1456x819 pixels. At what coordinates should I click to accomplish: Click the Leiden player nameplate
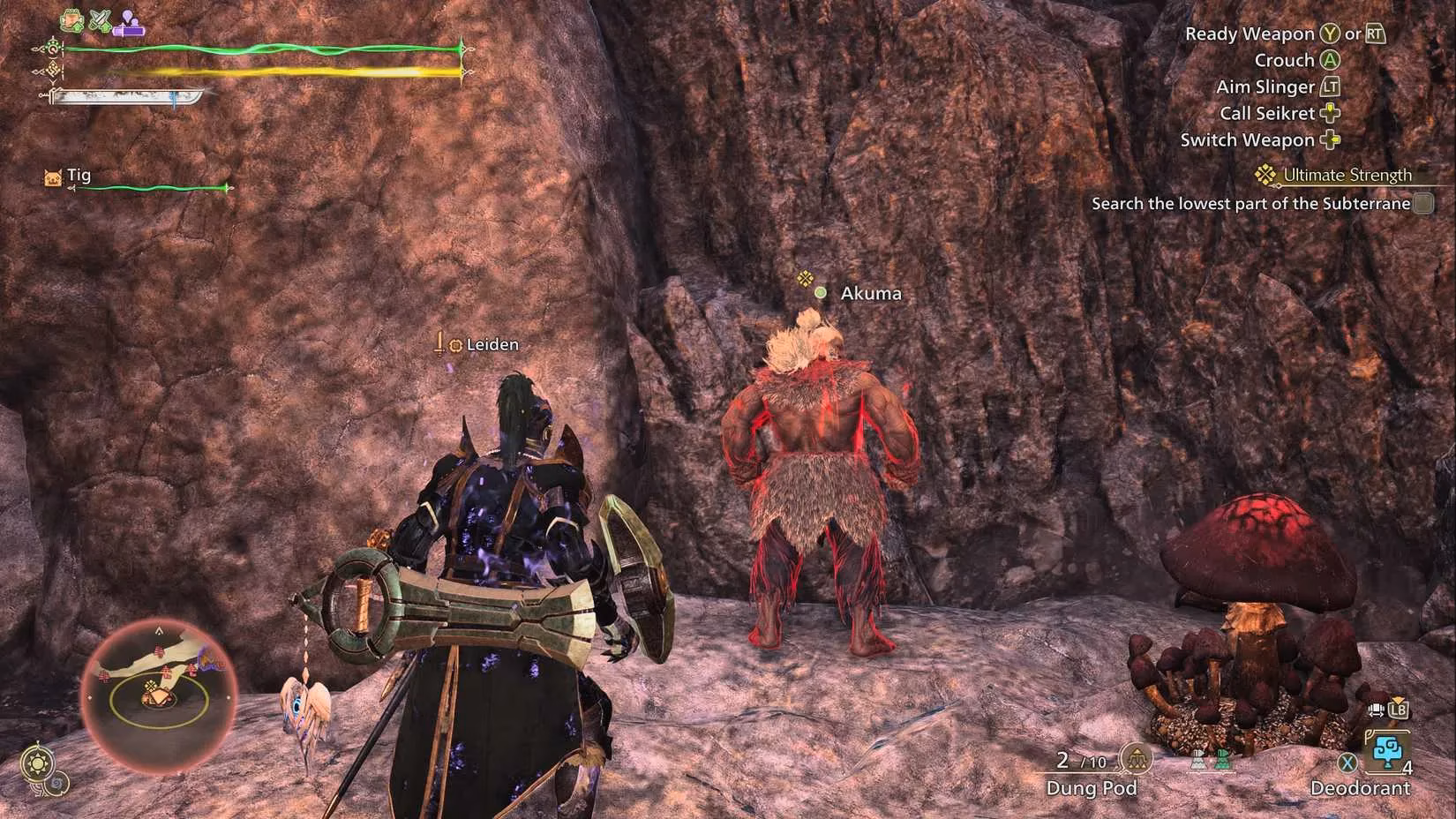(476, 344)
